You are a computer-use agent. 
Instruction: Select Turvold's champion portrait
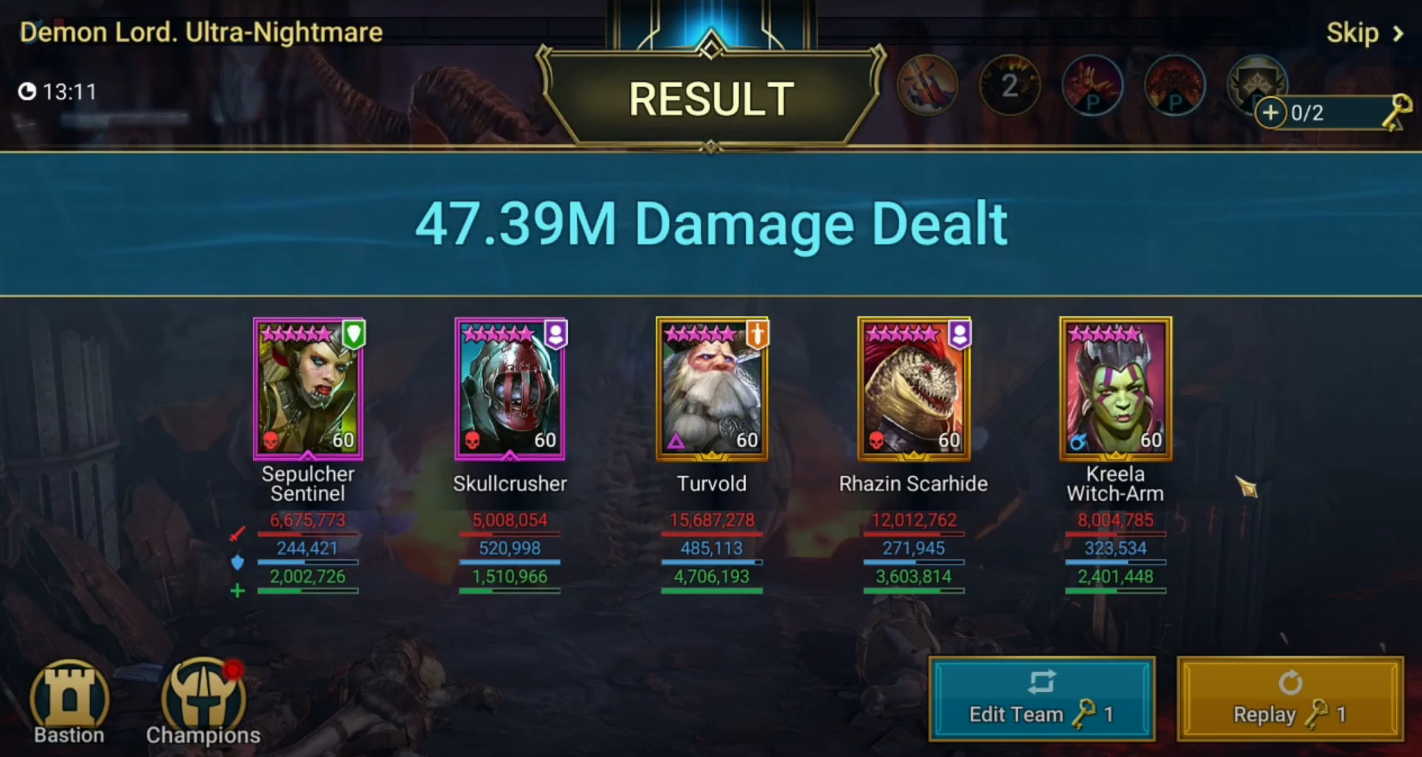click(x=712, y=388)
